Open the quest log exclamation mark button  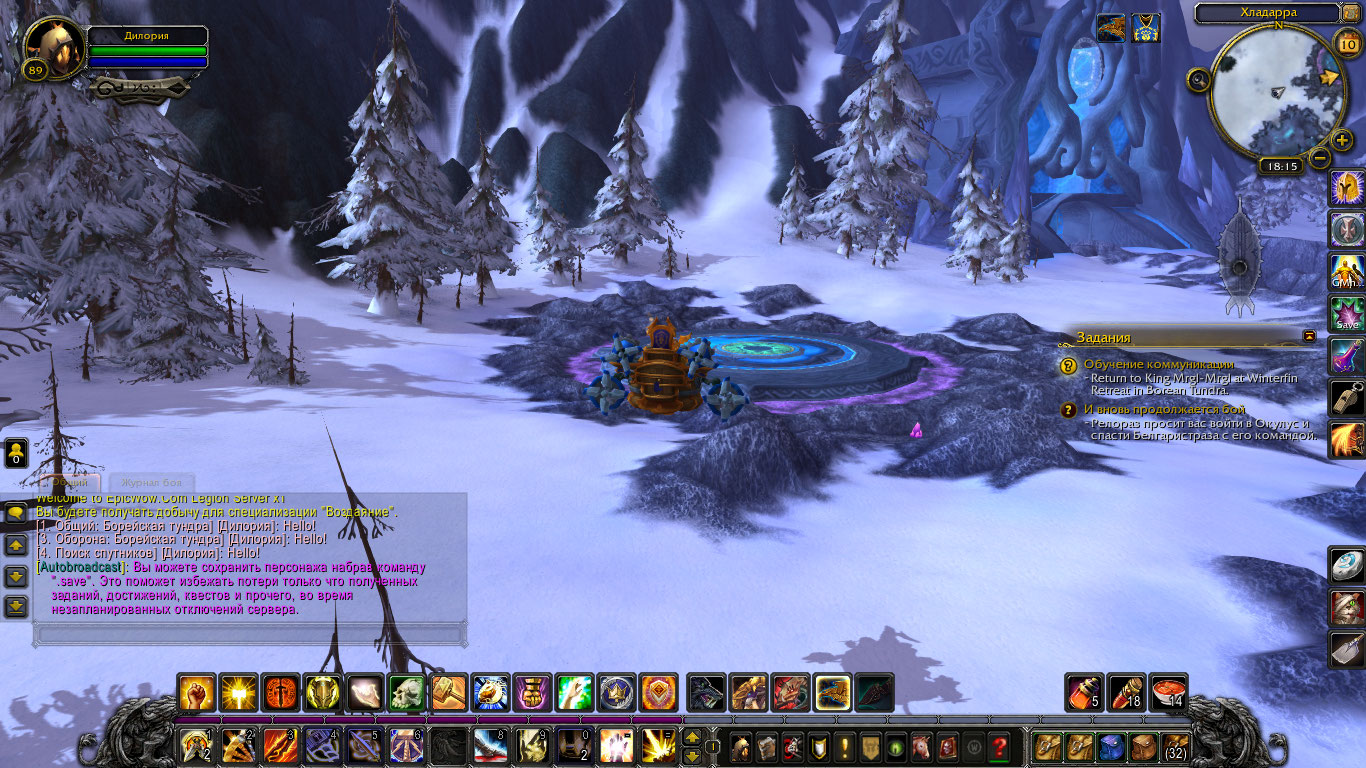[845, 747]
